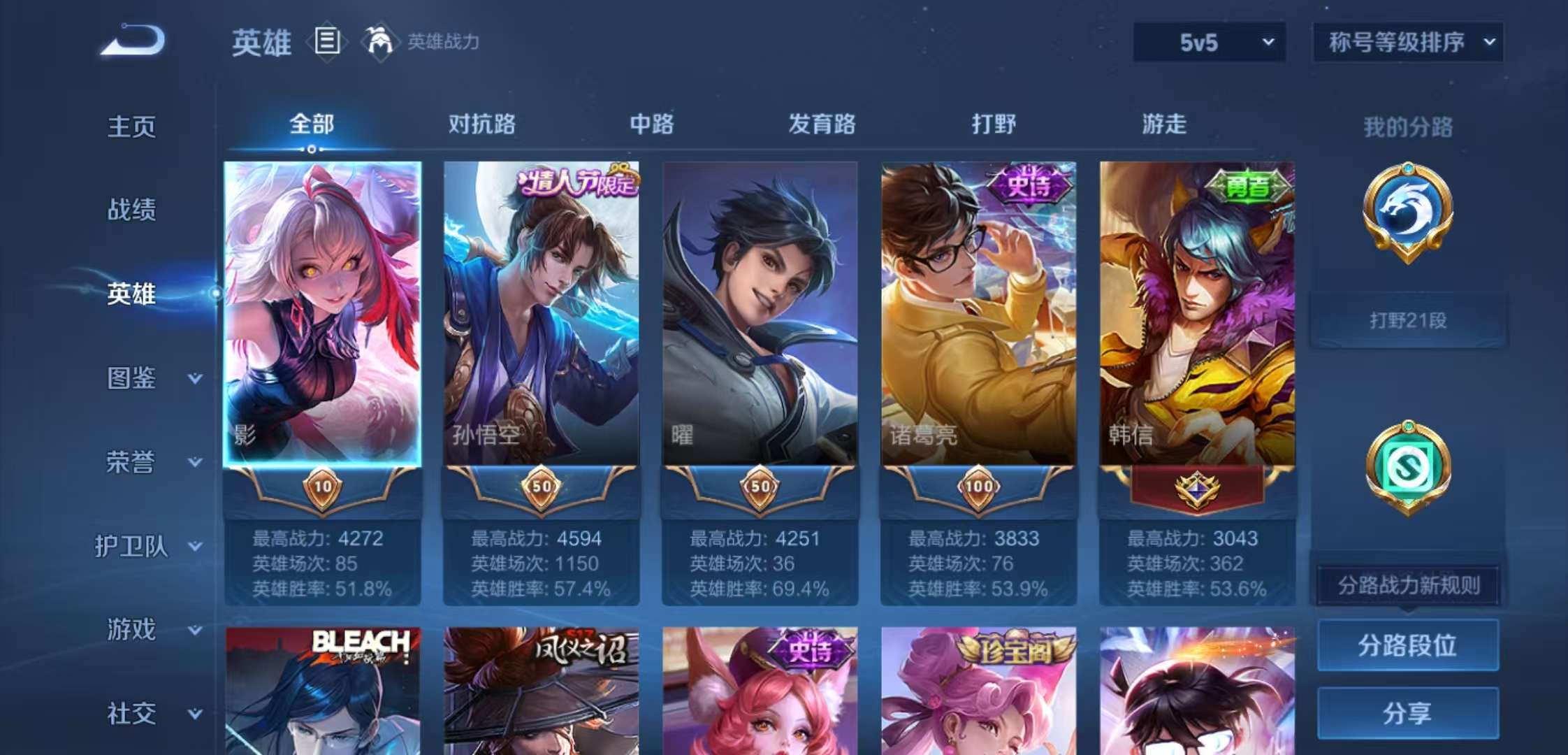Switch to the 对抗路 tab

481,124
